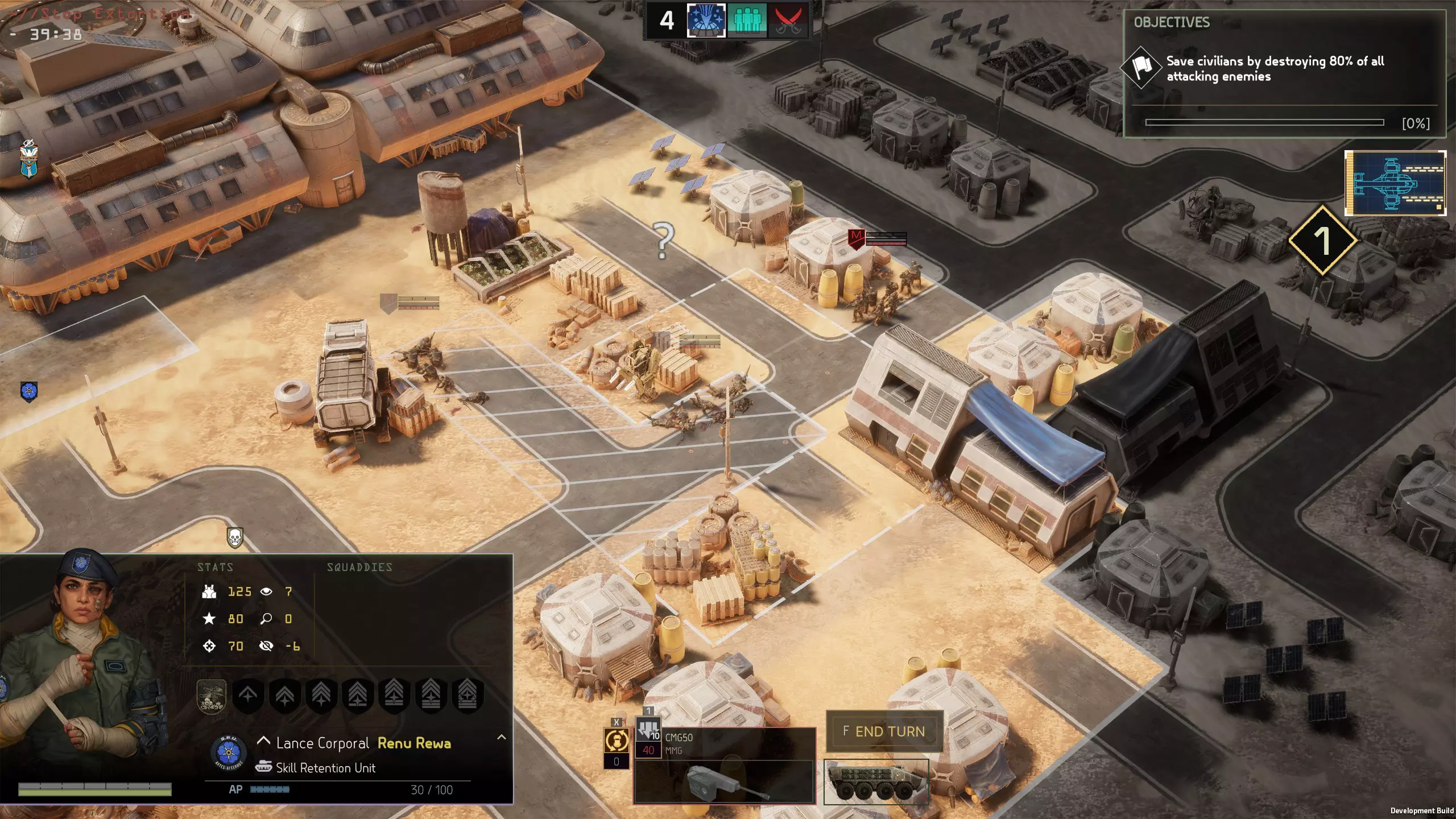Viewport: 1456px width, 819px height.
Task: Select the armored vehicle unit thumbnail
Action: pyautogui.click(x=876, y=781)
